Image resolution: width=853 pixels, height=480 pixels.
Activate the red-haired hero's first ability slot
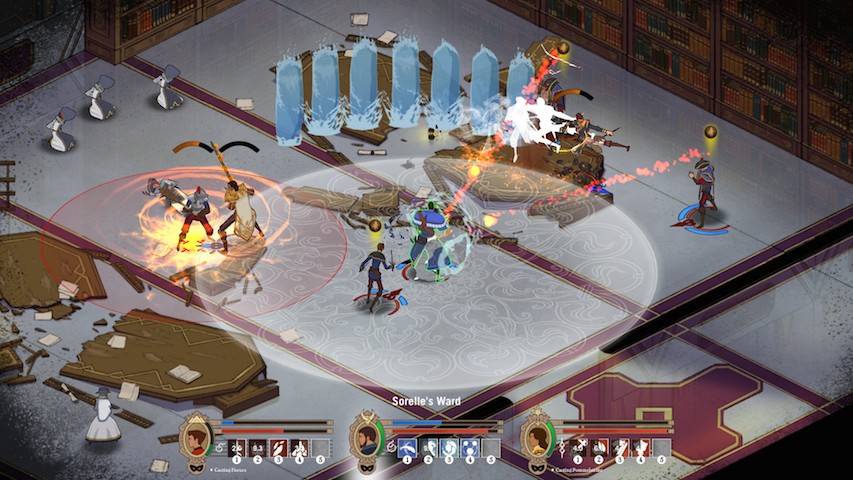coord(236,447)
